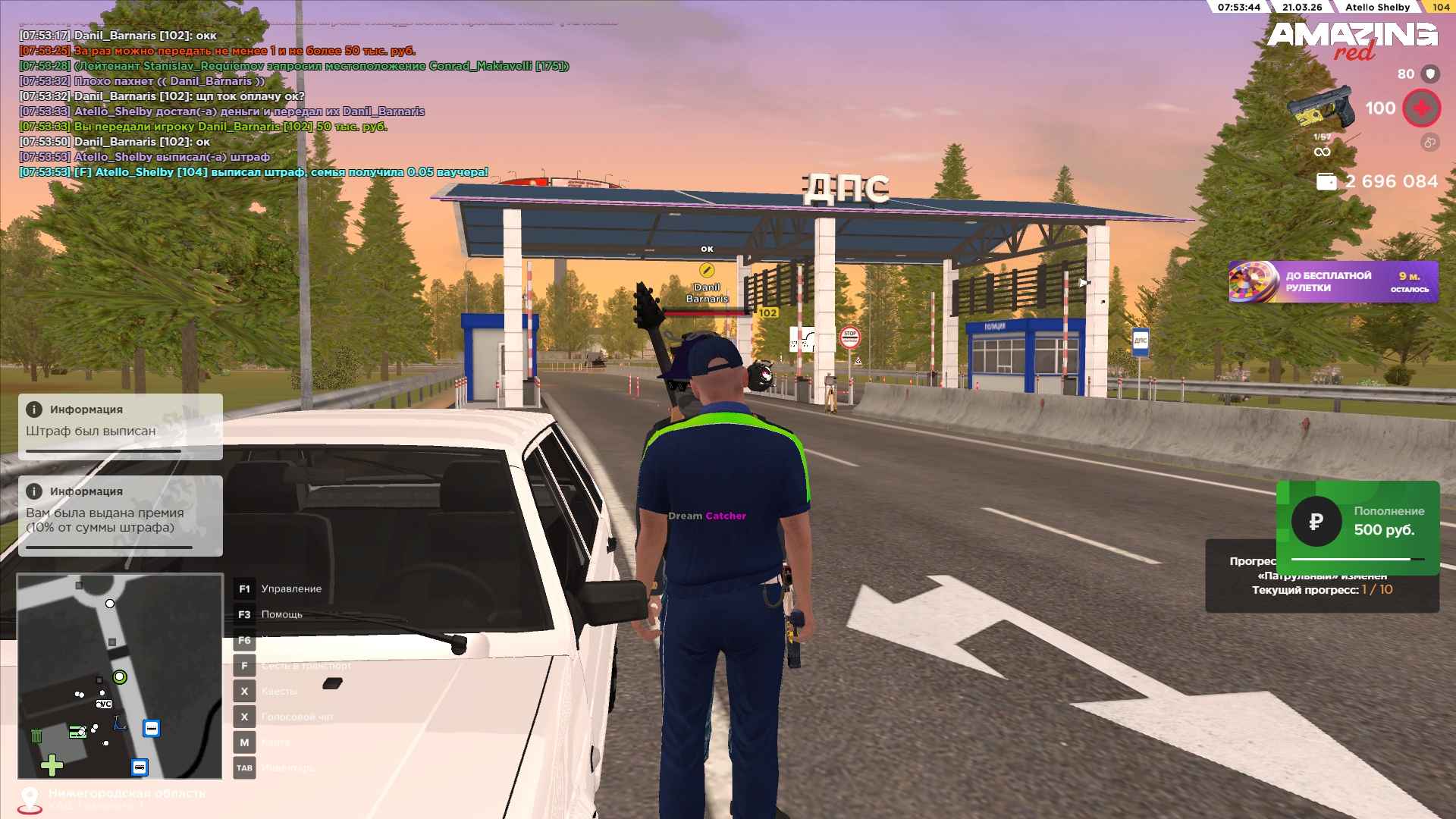Screen dimensions: 1456x819
Task: Click the Amazing Red server logo
Action: point(1352,39)
